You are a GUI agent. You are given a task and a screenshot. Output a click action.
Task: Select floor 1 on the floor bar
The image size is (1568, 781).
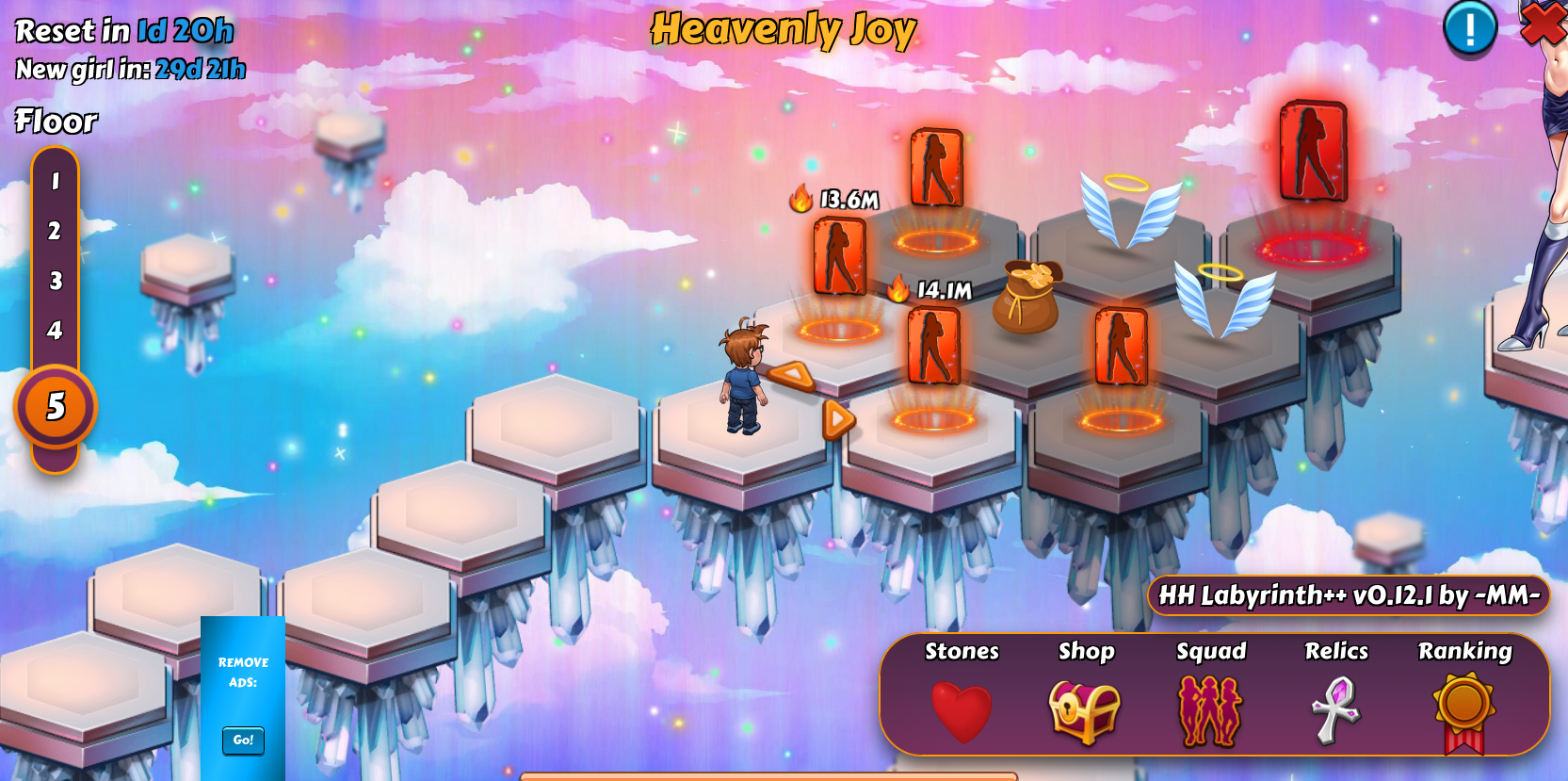(55, 181)
